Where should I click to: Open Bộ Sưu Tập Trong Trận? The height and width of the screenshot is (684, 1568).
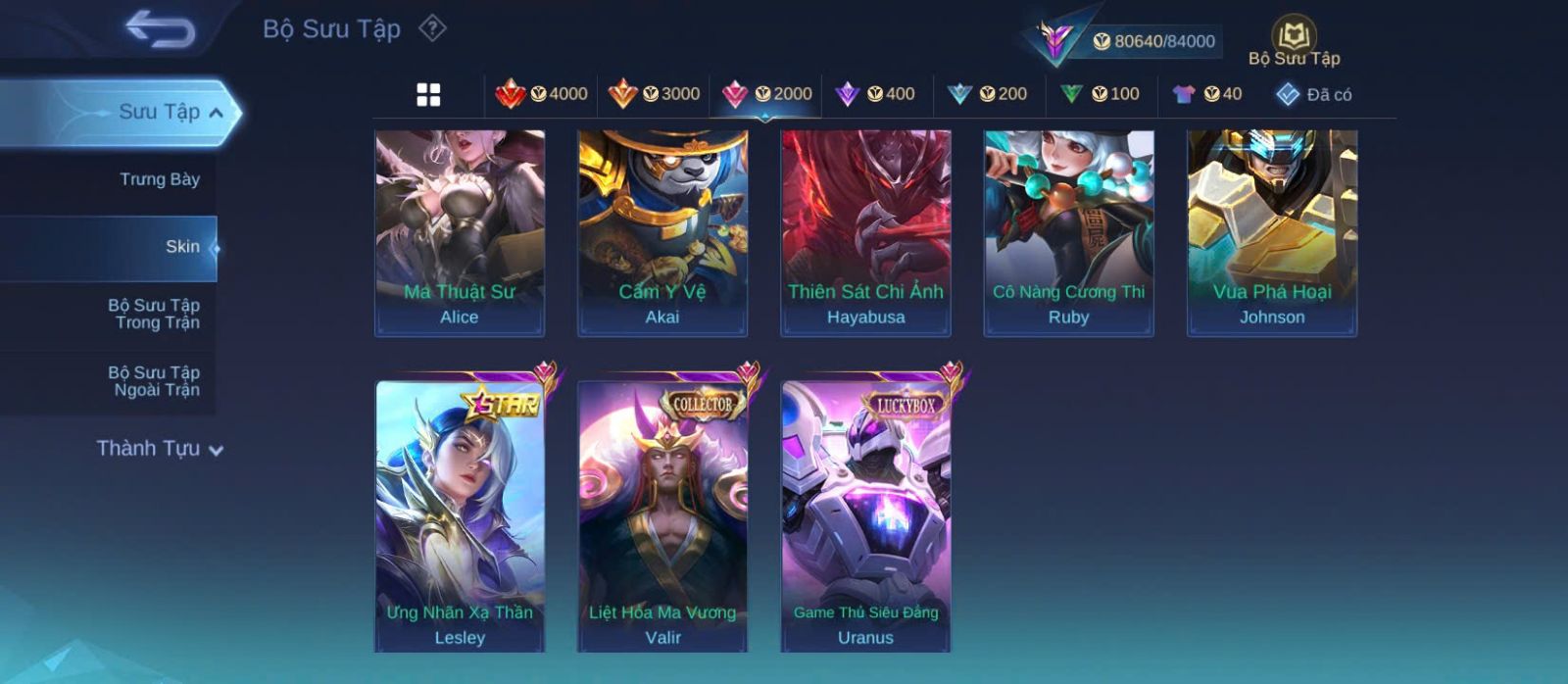pyautogui.click(x=154, y=314)
